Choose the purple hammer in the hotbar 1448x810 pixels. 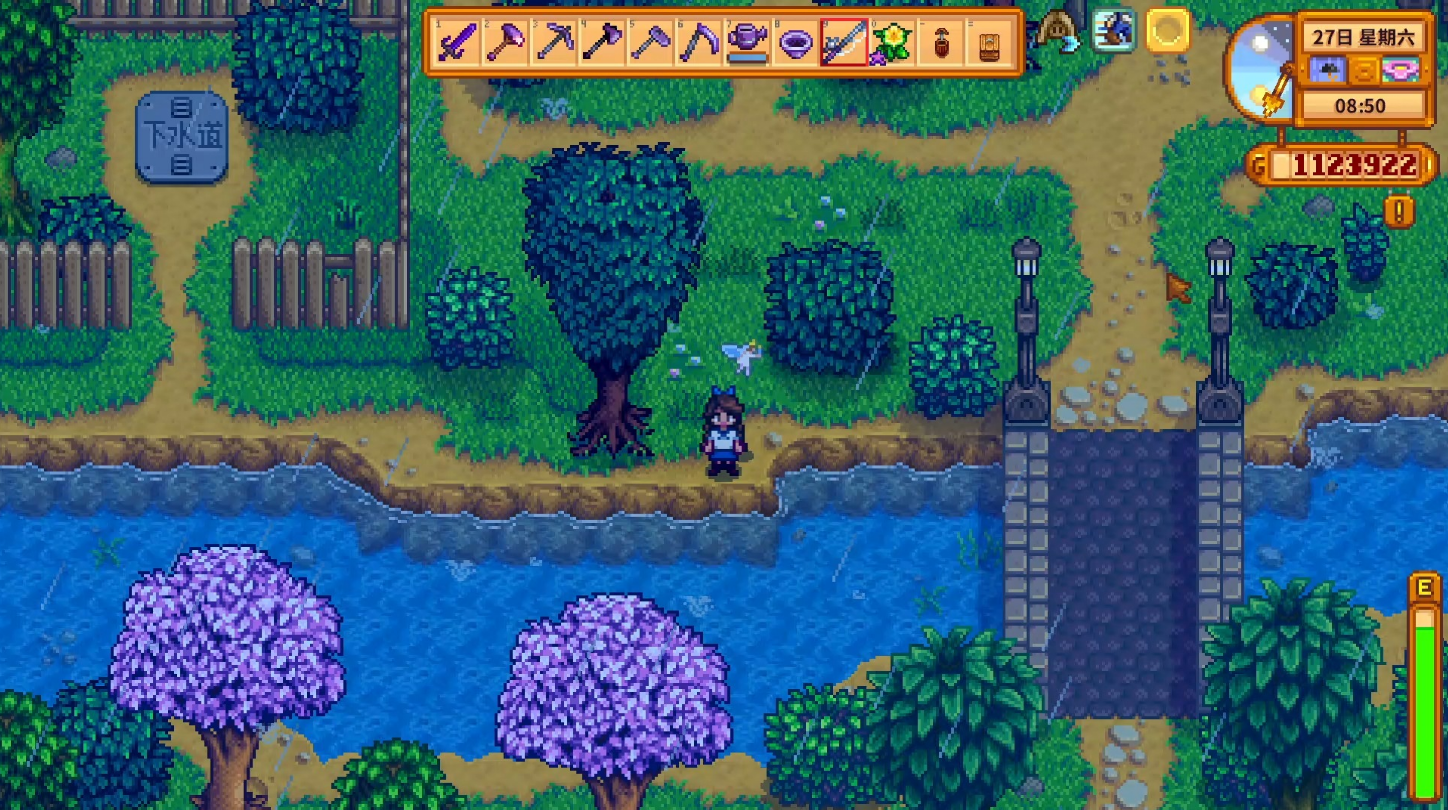pyautogui.click(x=506, y=43)
